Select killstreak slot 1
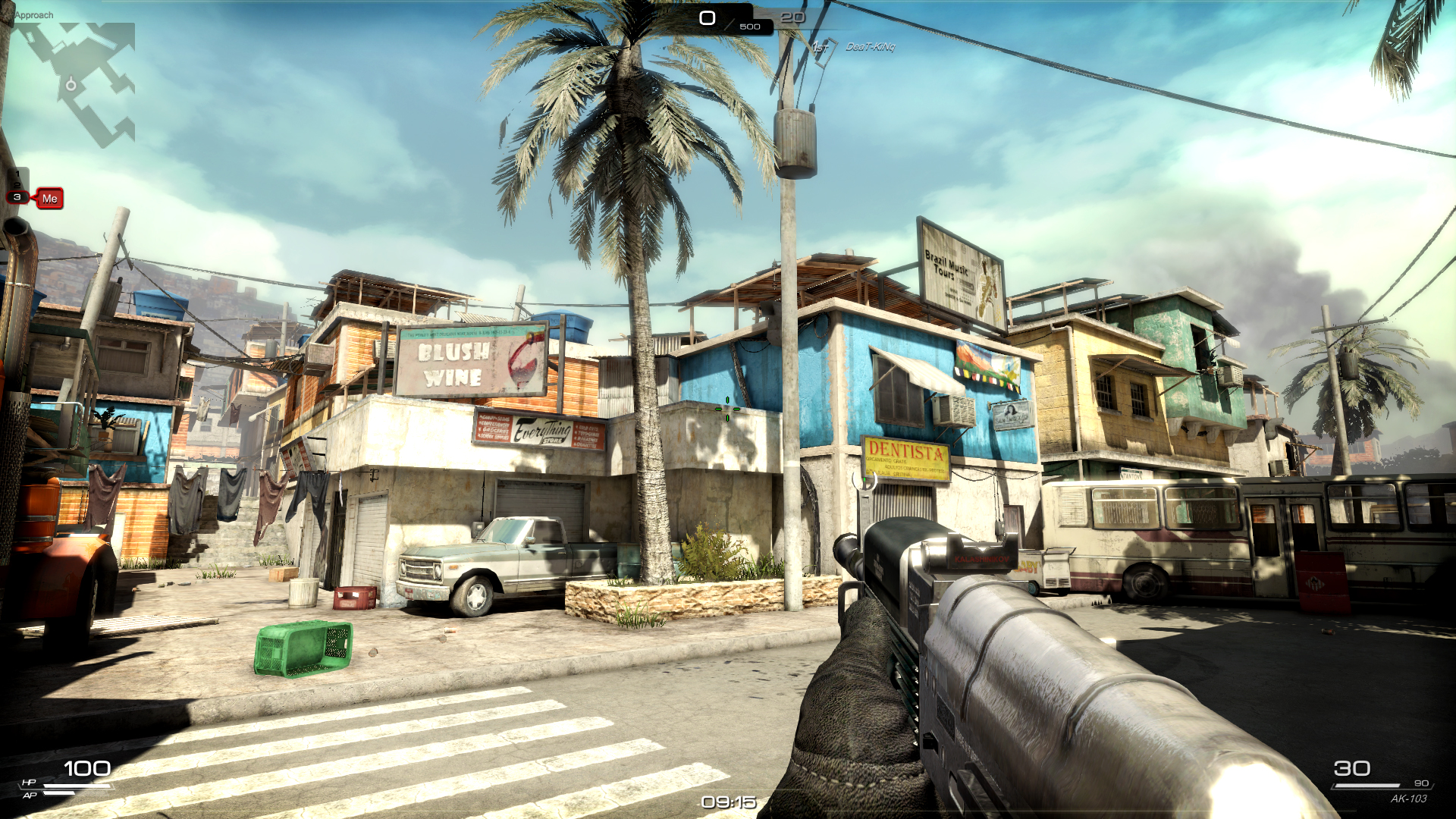This screenshot has width=1456, height=819. (17, 174)
